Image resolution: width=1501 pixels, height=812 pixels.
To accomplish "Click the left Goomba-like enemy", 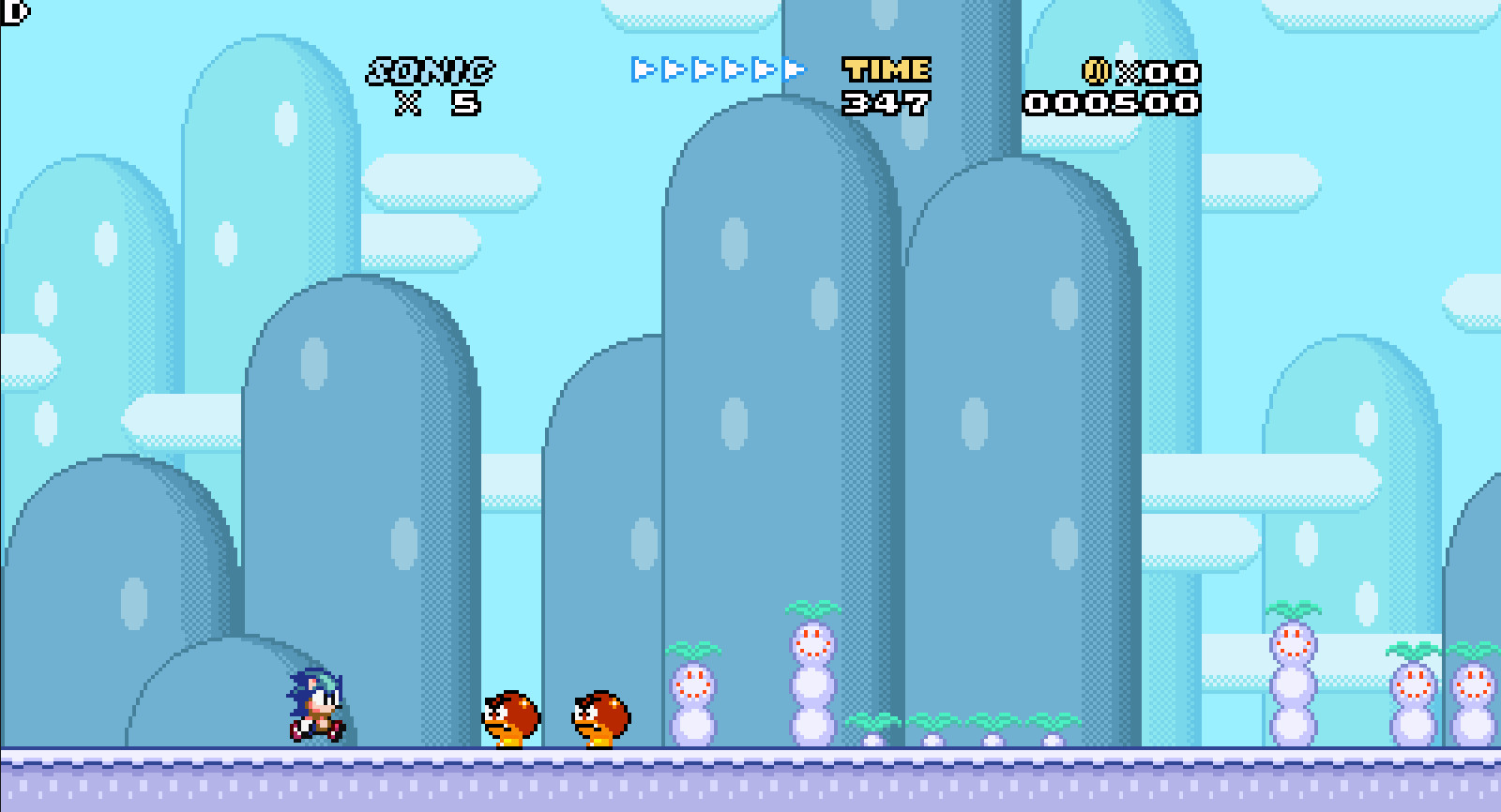I will (x=511, y=718).
